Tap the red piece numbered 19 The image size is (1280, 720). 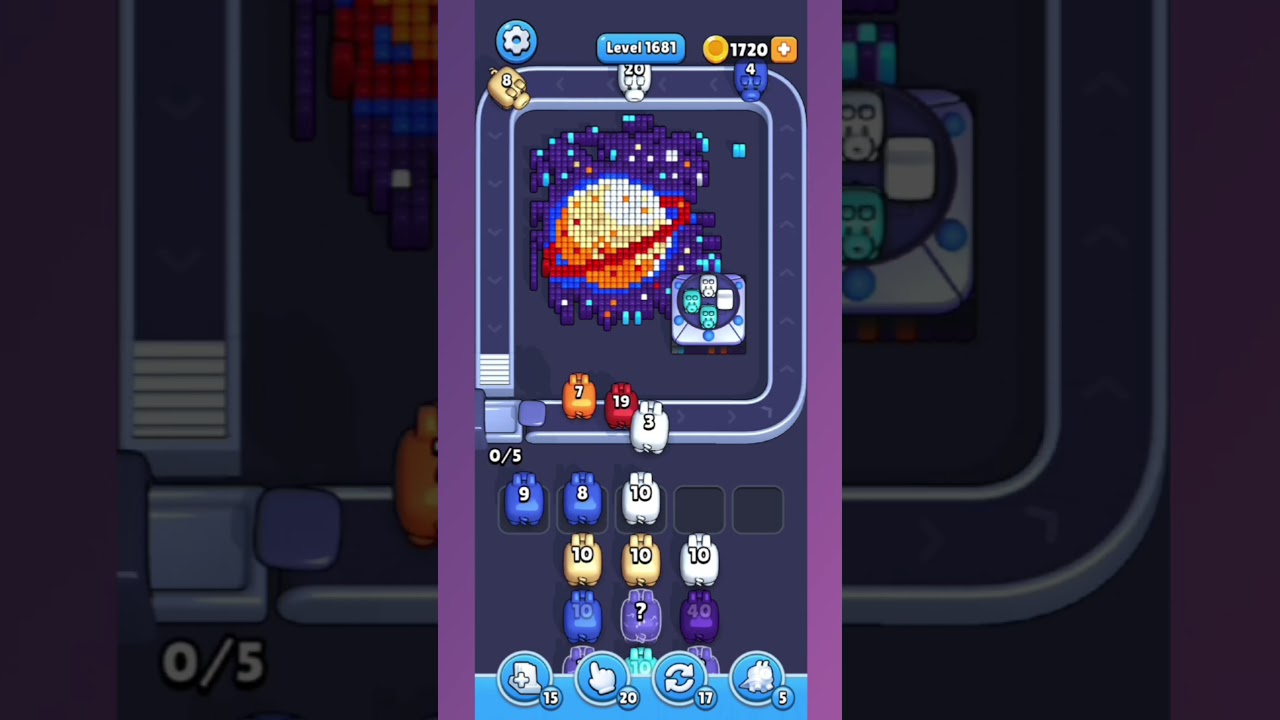click(622, 404)
